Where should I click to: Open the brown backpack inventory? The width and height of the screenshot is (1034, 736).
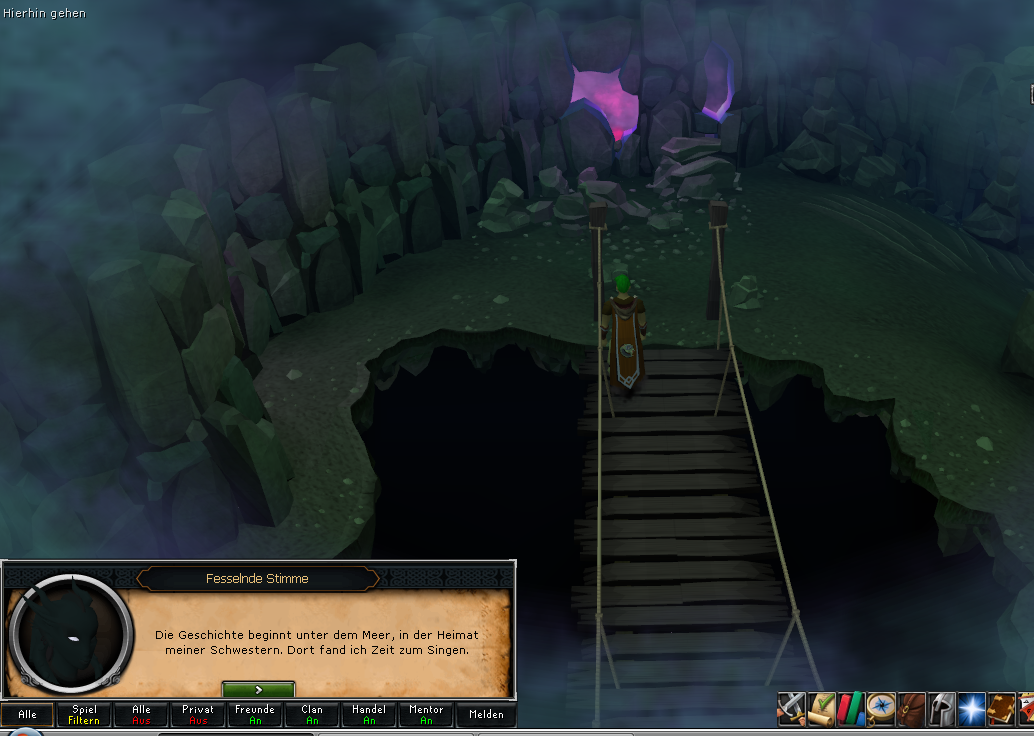pyautogui.click(x=912, y=709)
